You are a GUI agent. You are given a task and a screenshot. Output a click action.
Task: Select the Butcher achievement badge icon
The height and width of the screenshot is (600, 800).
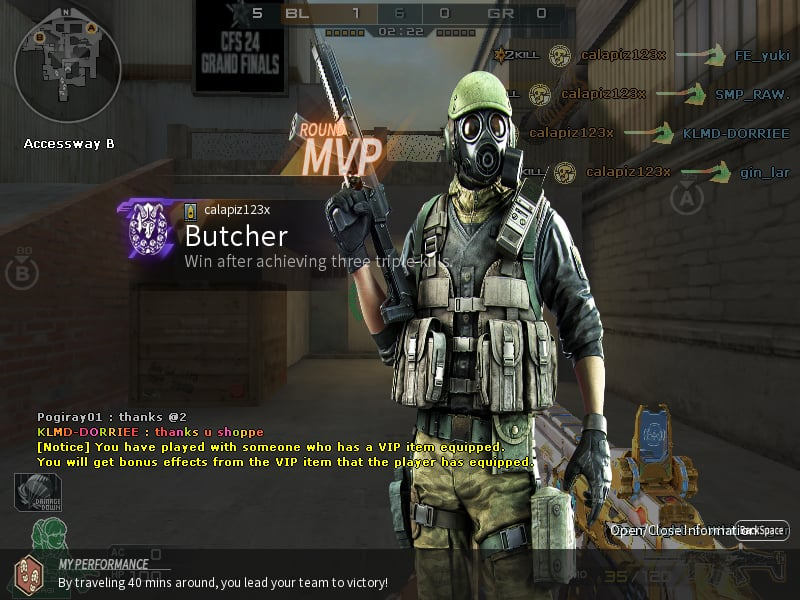[148, 232]
